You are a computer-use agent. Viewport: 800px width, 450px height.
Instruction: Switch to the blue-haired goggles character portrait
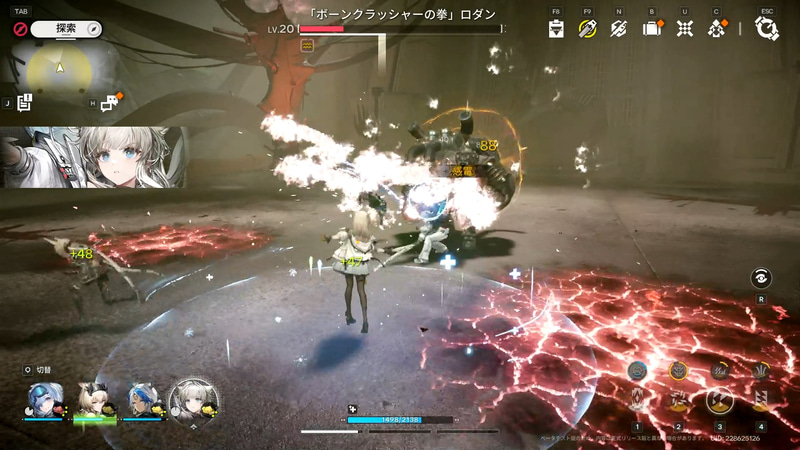point(43,398)
